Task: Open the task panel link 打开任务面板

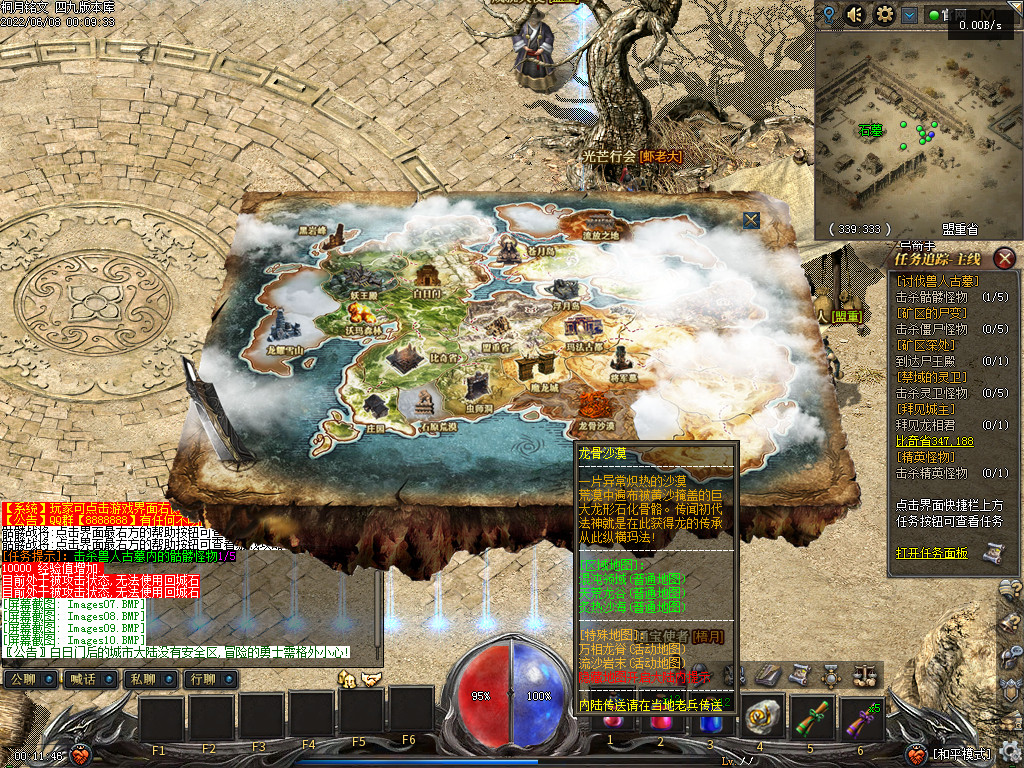Action: coord(931,553)
